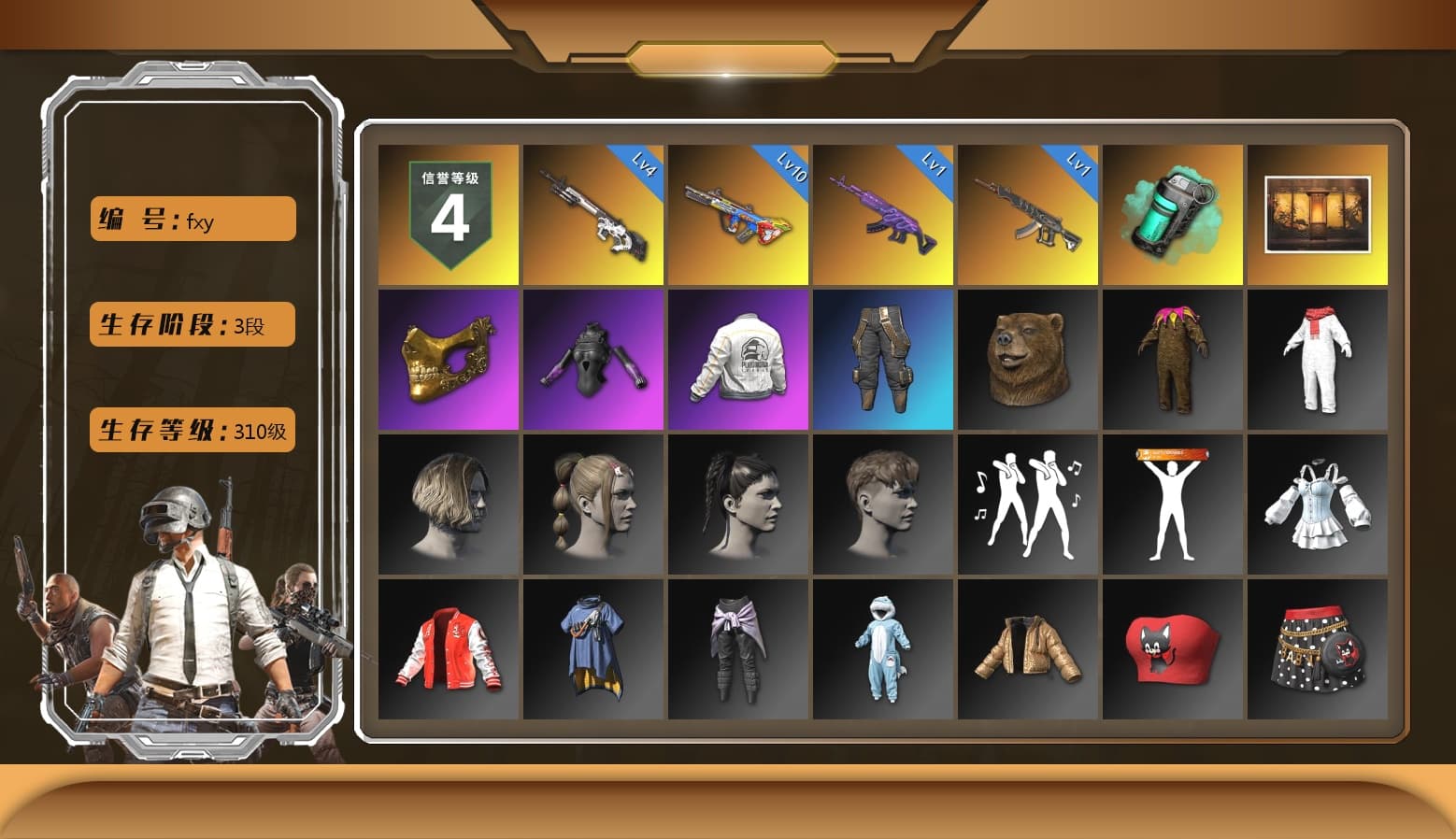1456x839 pixels.
Task: Select the blonde ponytail hairstyle
Action: [593, 505]
